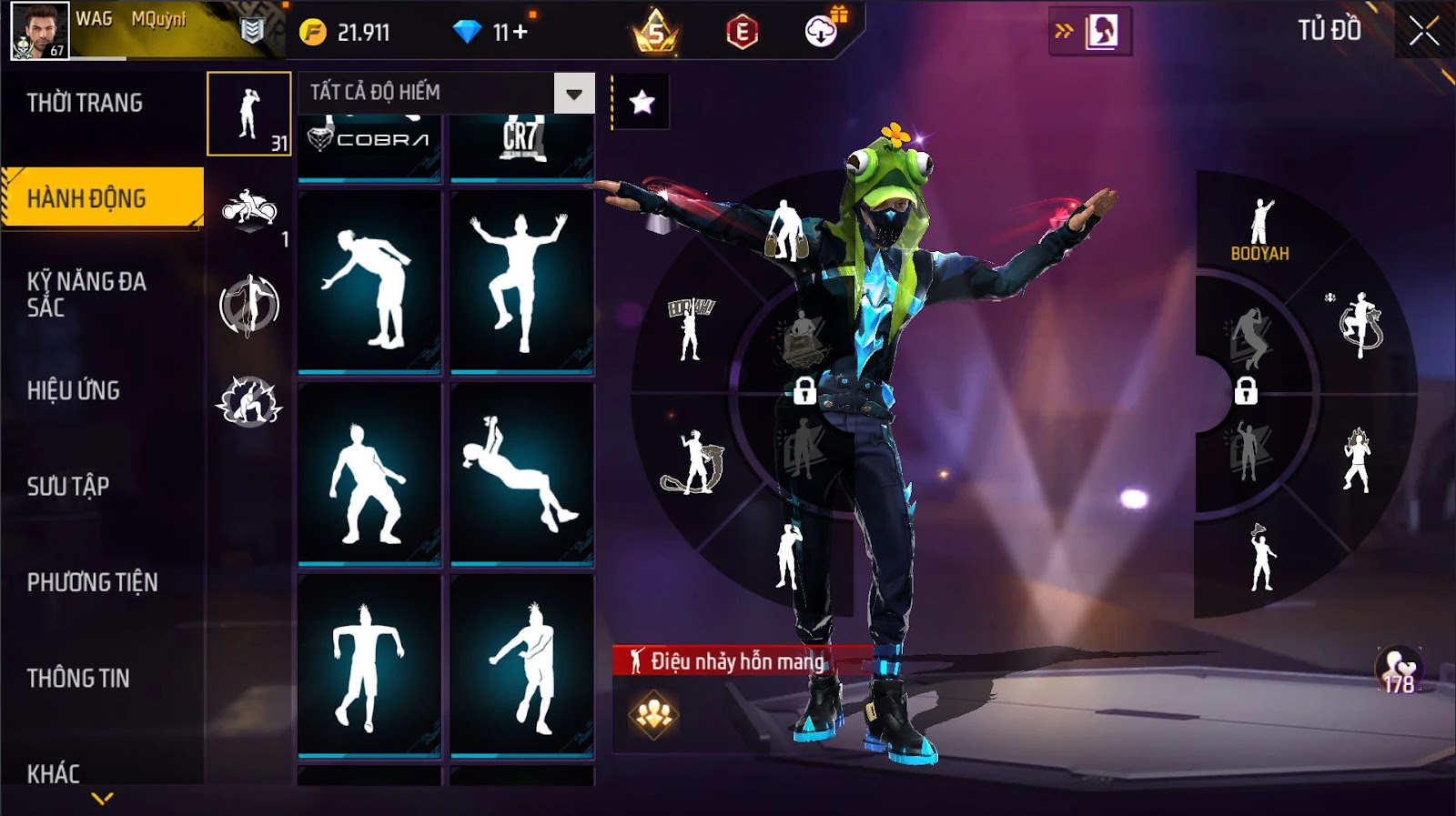The height and width of the screenshot is (816, 1456).
Task: Open the red E badge icon
Action: pyautogui.click(x=742, y=33)
